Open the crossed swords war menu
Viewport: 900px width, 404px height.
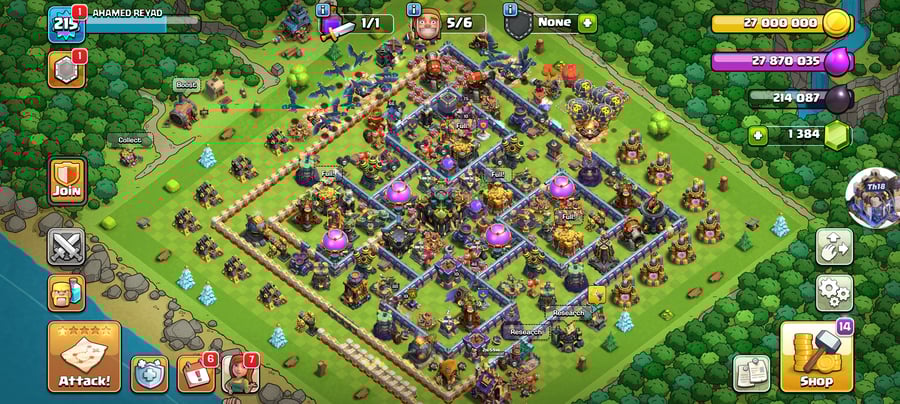pos(66,247)
